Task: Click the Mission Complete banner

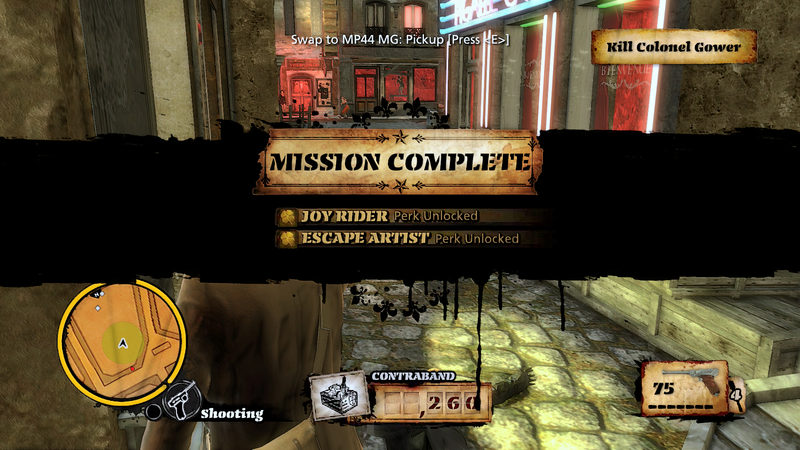Action: (x=399, y=161)
